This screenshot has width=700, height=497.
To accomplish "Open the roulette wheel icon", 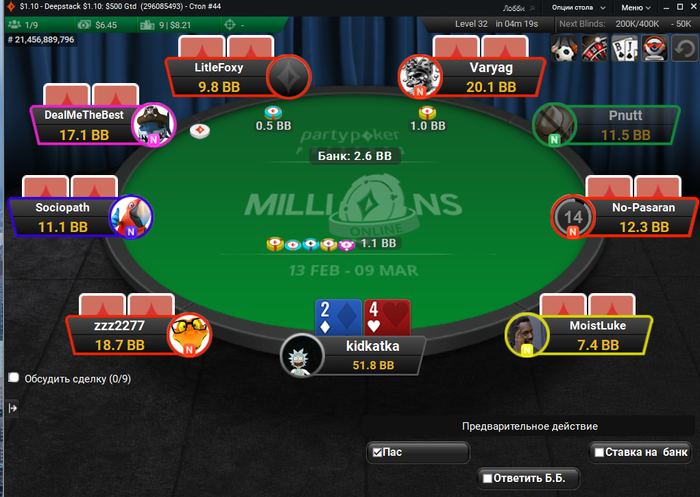I will tap(595, 46).
